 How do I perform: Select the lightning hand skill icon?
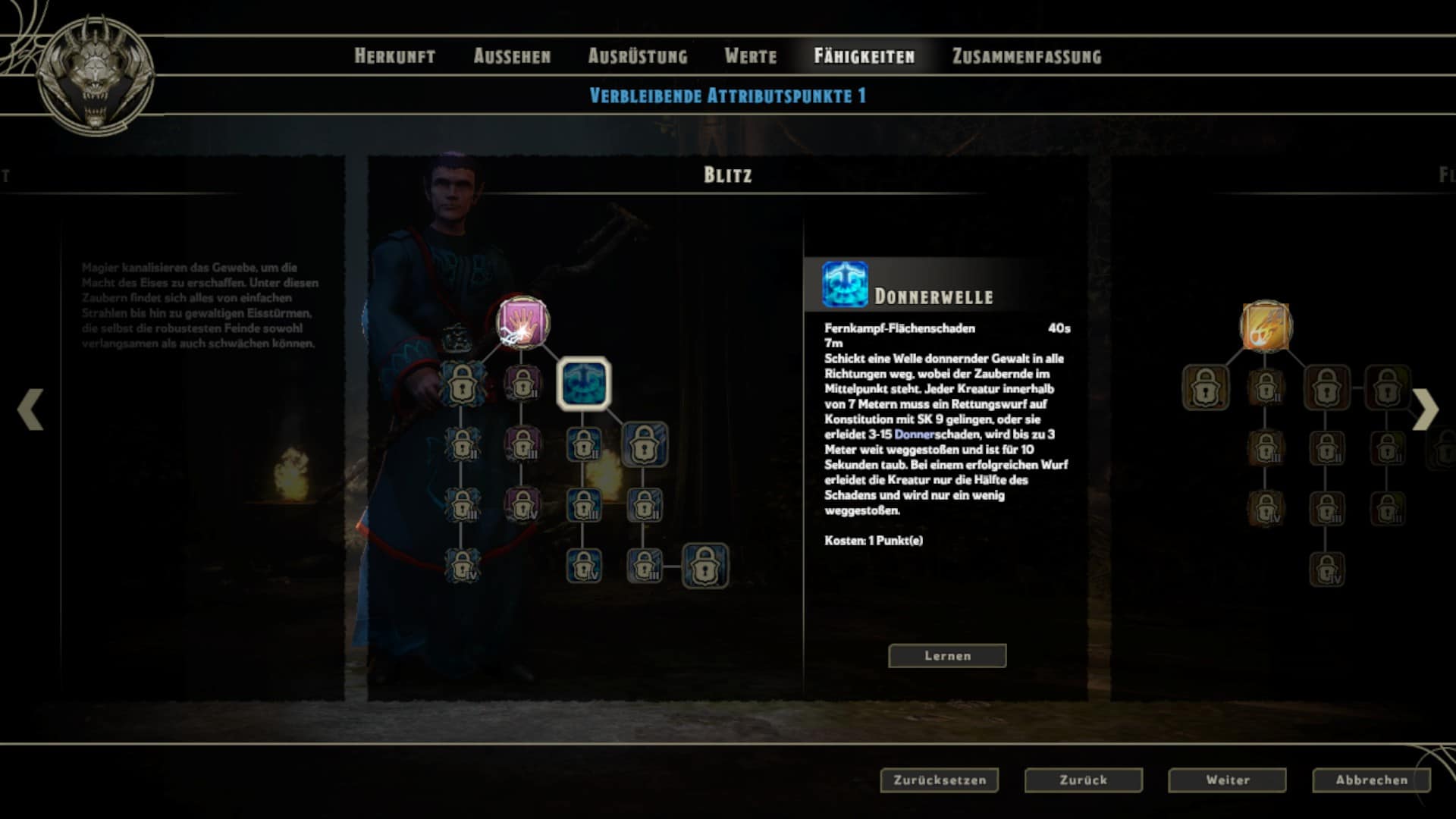[x=522, y=322]
